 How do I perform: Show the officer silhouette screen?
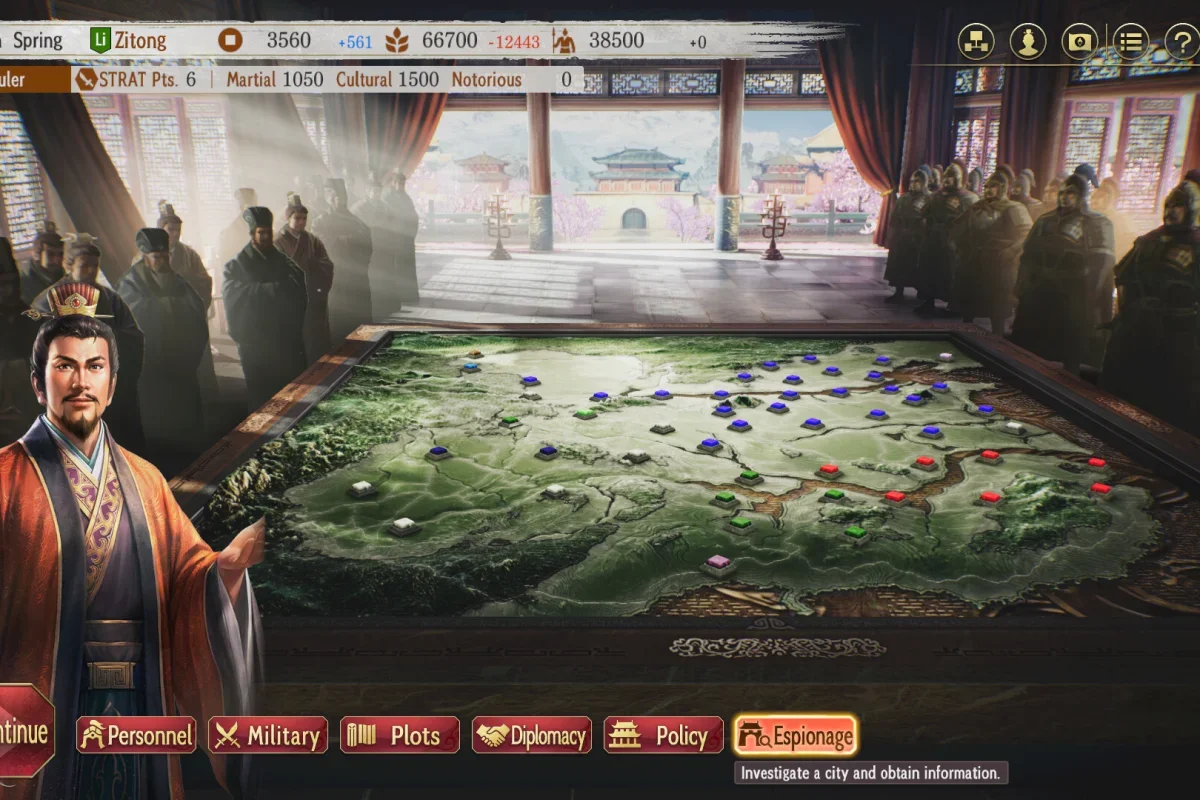point(1027,41)
